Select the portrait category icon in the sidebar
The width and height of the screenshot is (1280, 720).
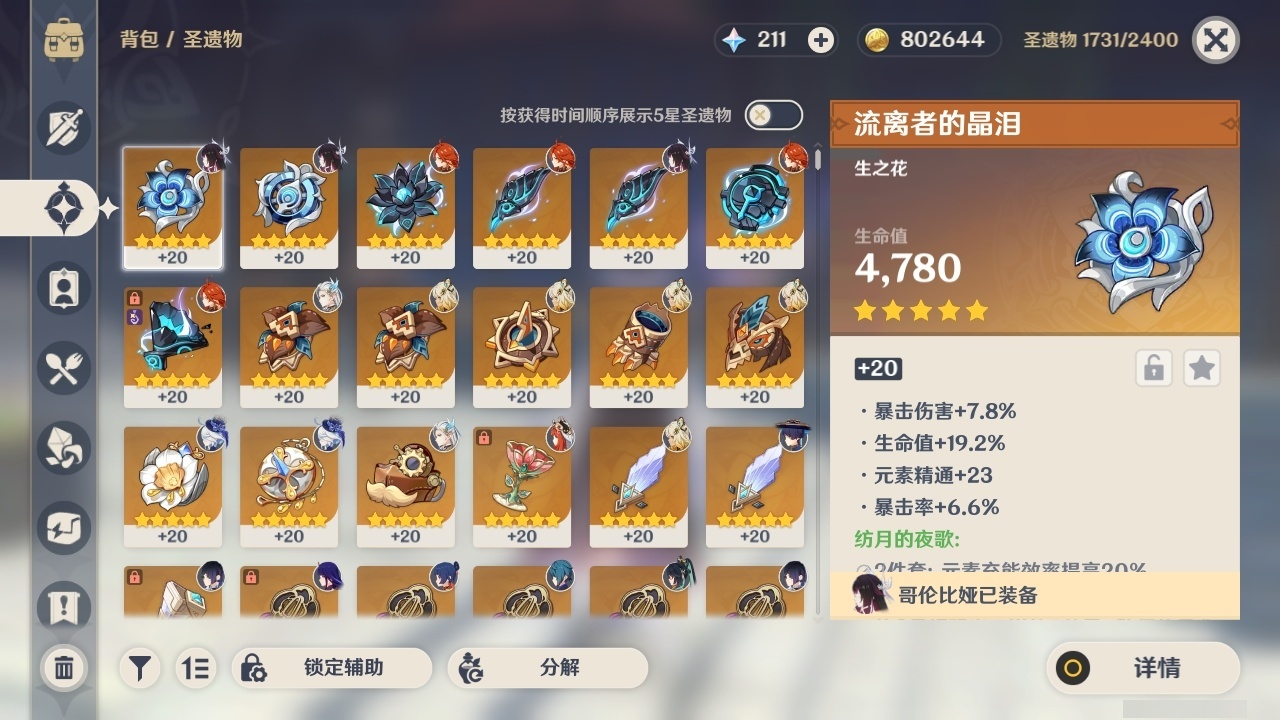63,288
